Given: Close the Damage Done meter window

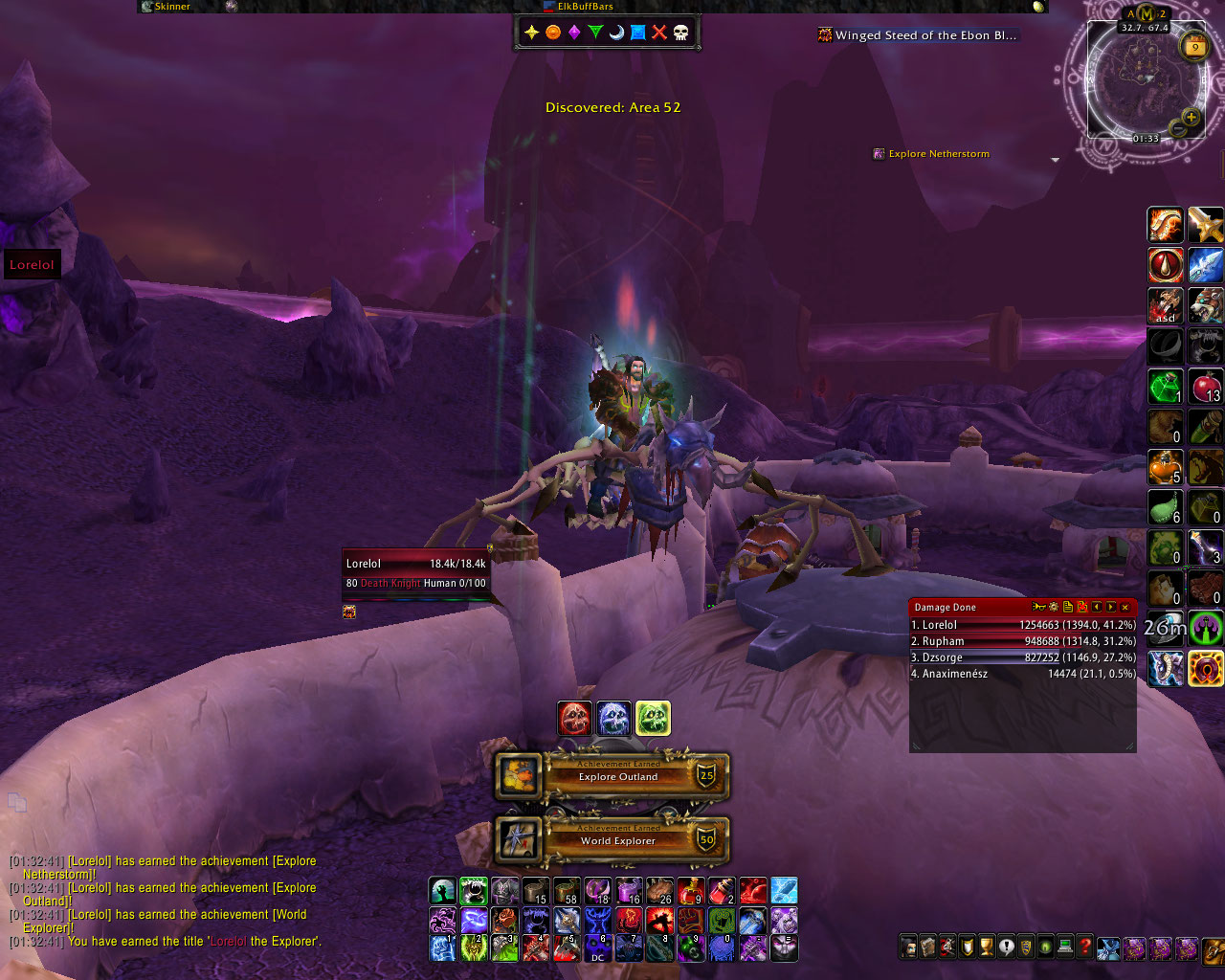Looking at the screenshot, I should [1125, 607].
